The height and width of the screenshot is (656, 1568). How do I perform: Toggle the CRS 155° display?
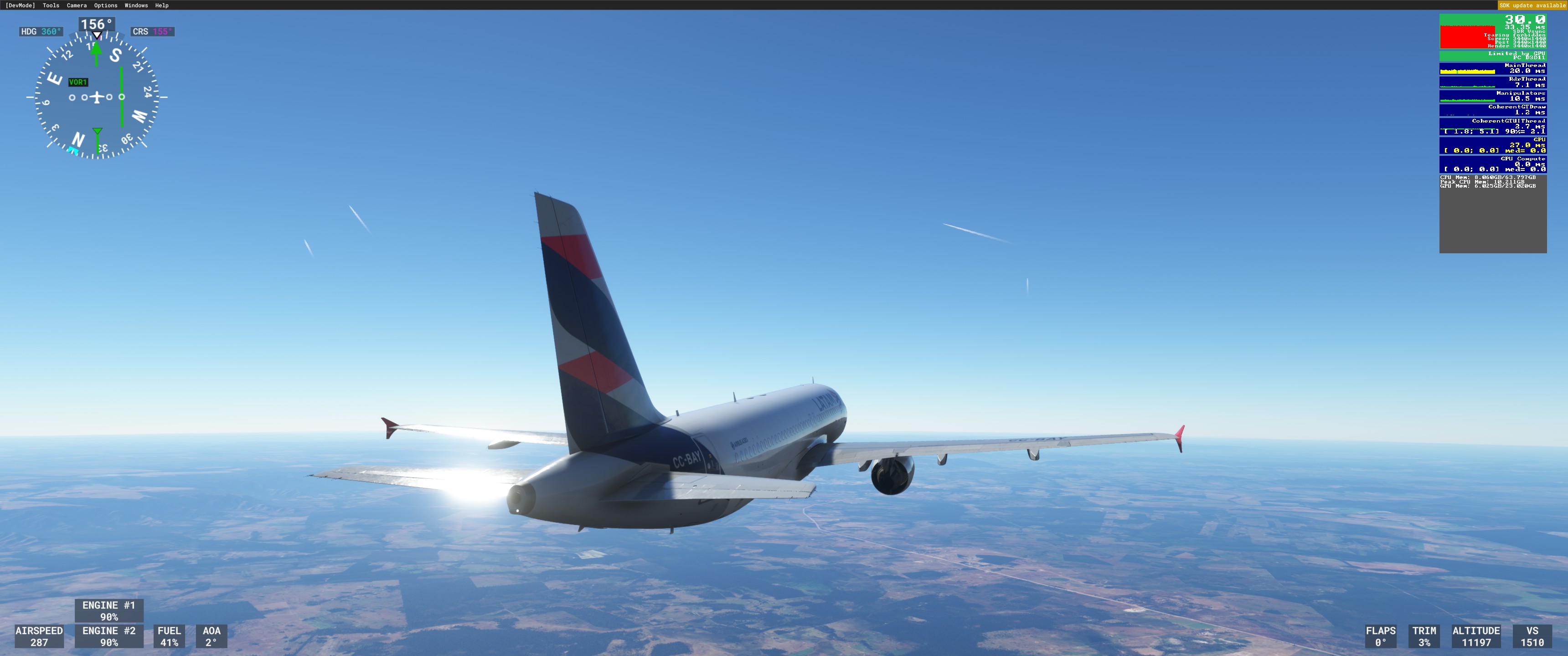click(x=152, y=31)
